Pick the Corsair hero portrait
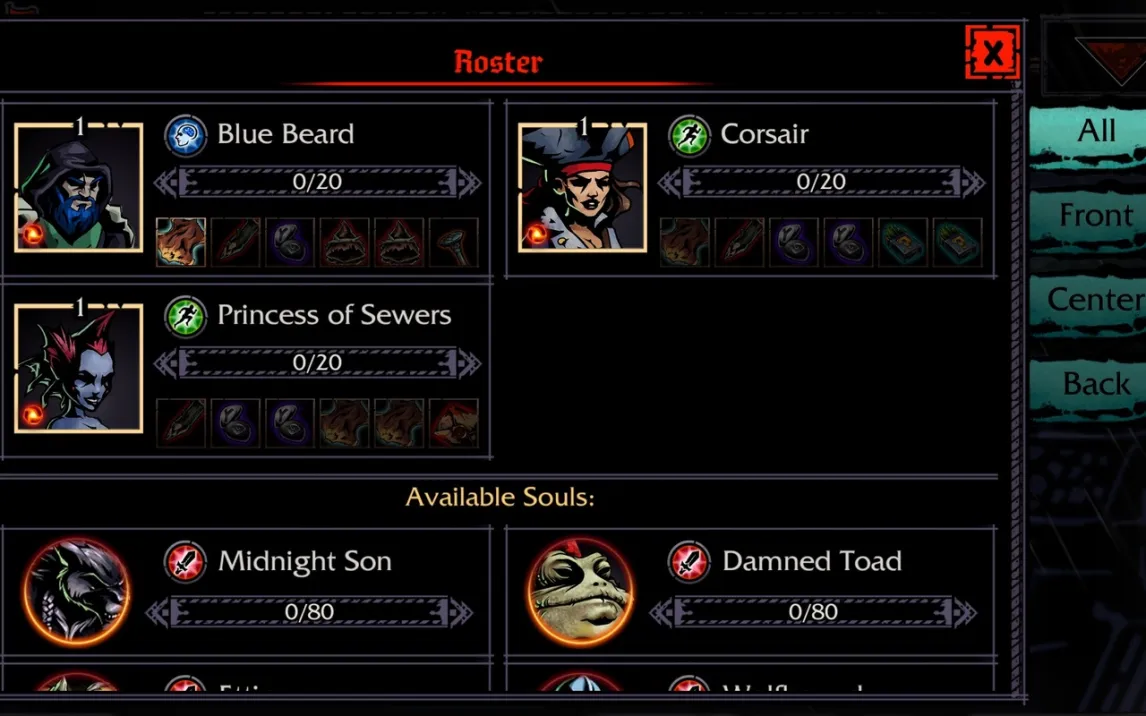 pyautogui.click(x=582, y=187)
